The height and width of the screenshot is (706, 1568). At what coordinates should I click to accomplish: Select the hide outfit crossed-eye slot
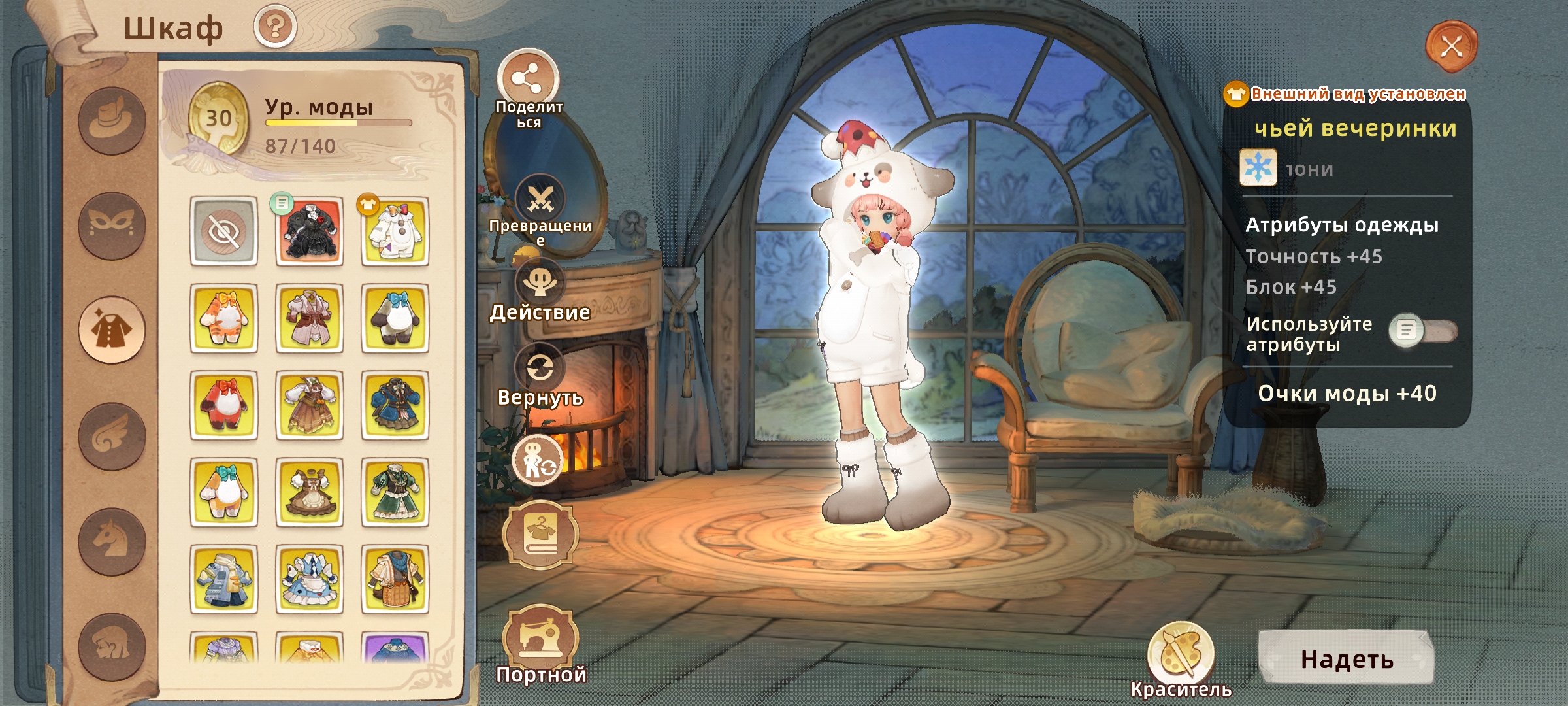pyautogui.click(x=223, y=231)
